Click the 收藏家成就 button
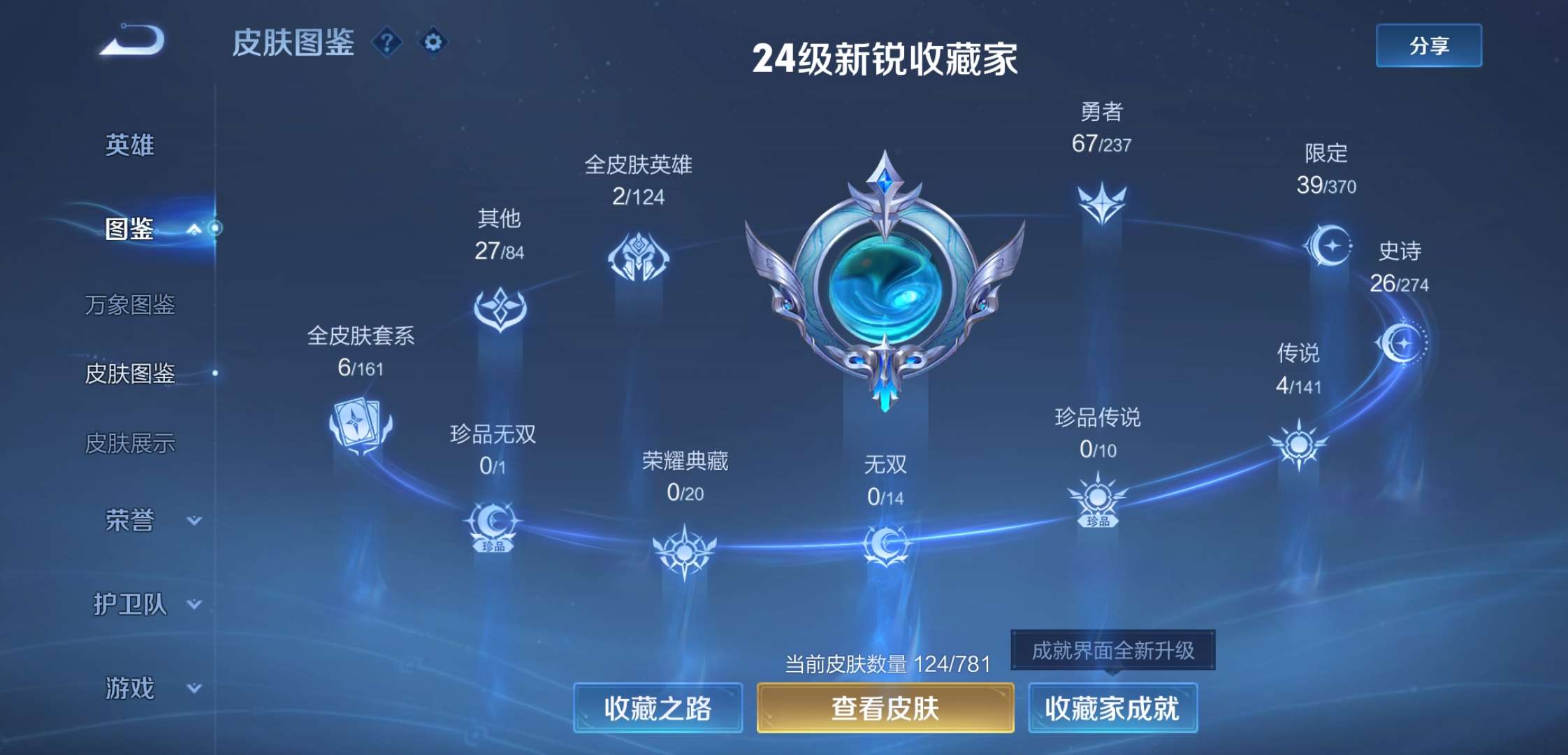The height and width of the screenshot is (755, 1568). [1112, 707]
